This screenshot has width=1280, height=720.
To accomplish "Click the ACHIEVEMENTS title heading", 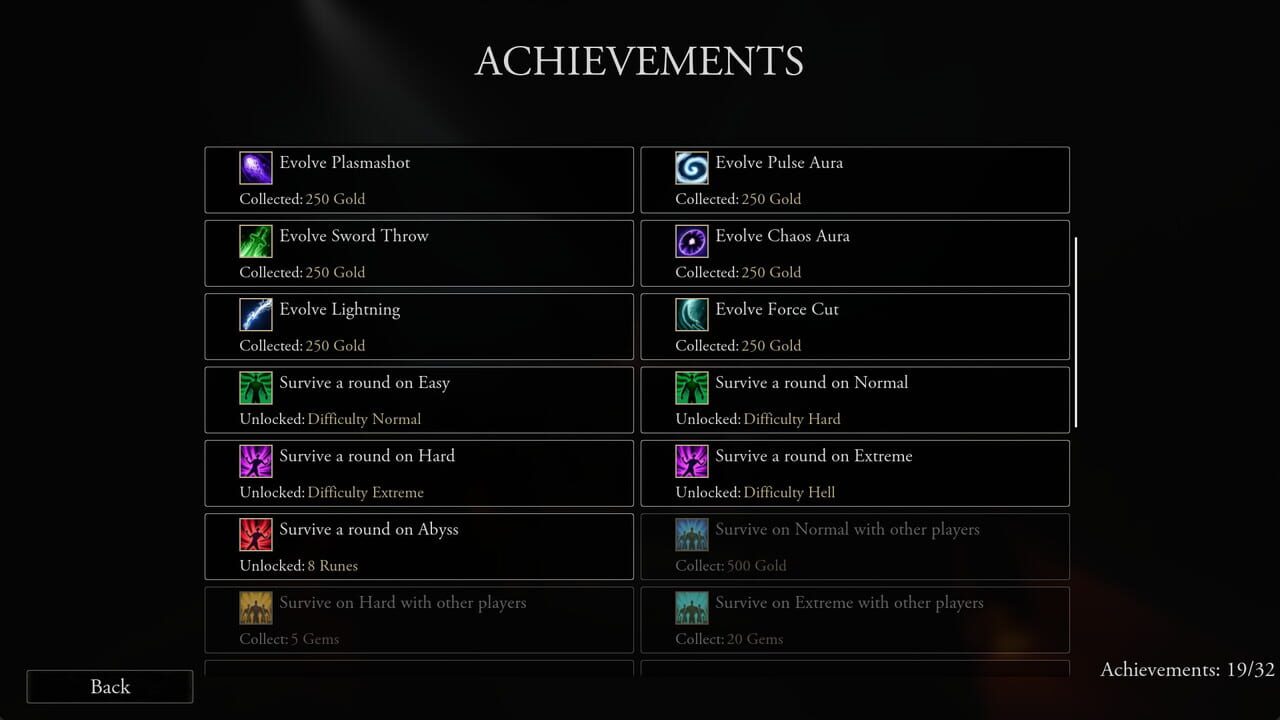I will click(x=639, y=62).
